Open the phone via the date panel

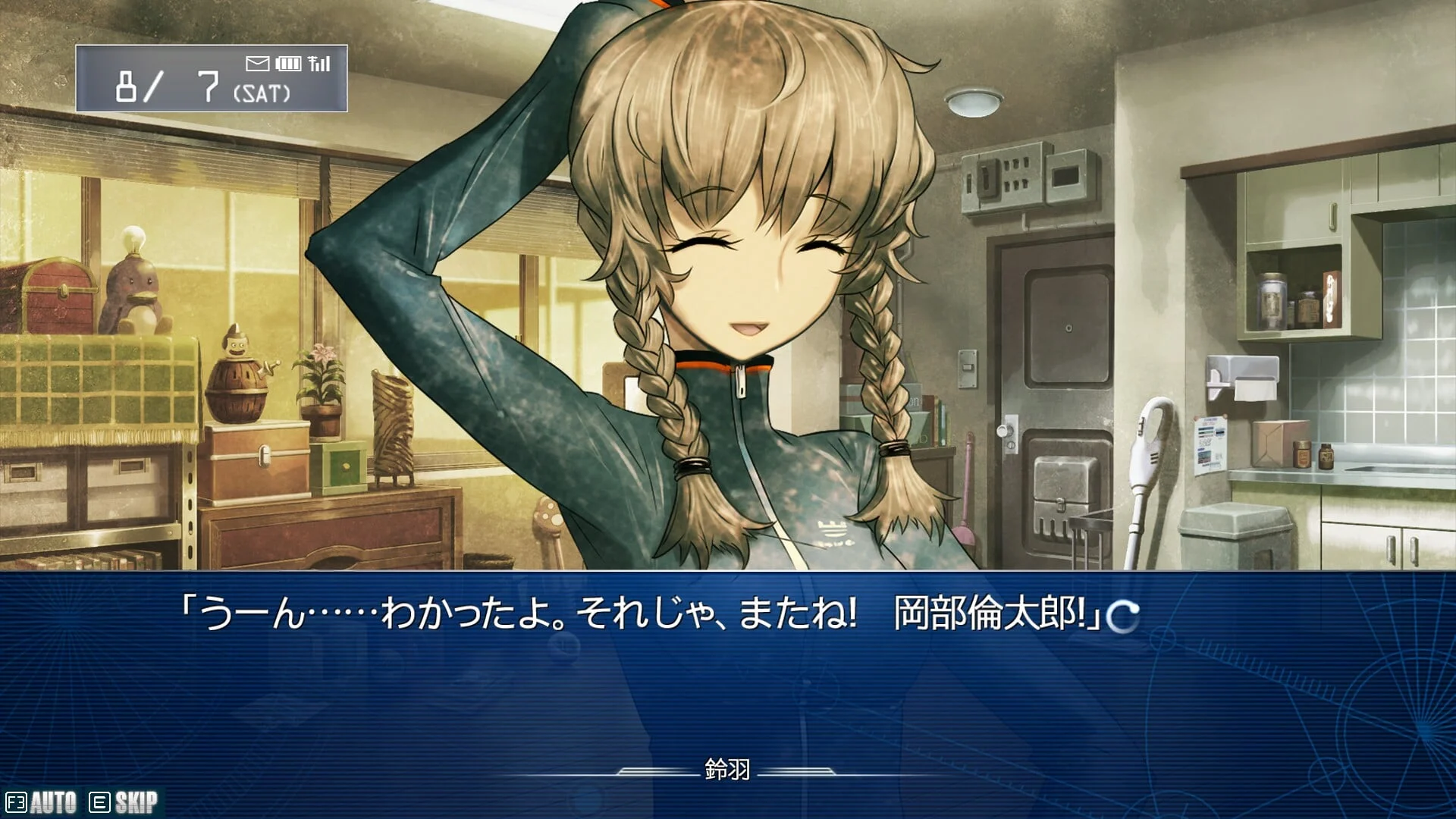tap(212, 79)
